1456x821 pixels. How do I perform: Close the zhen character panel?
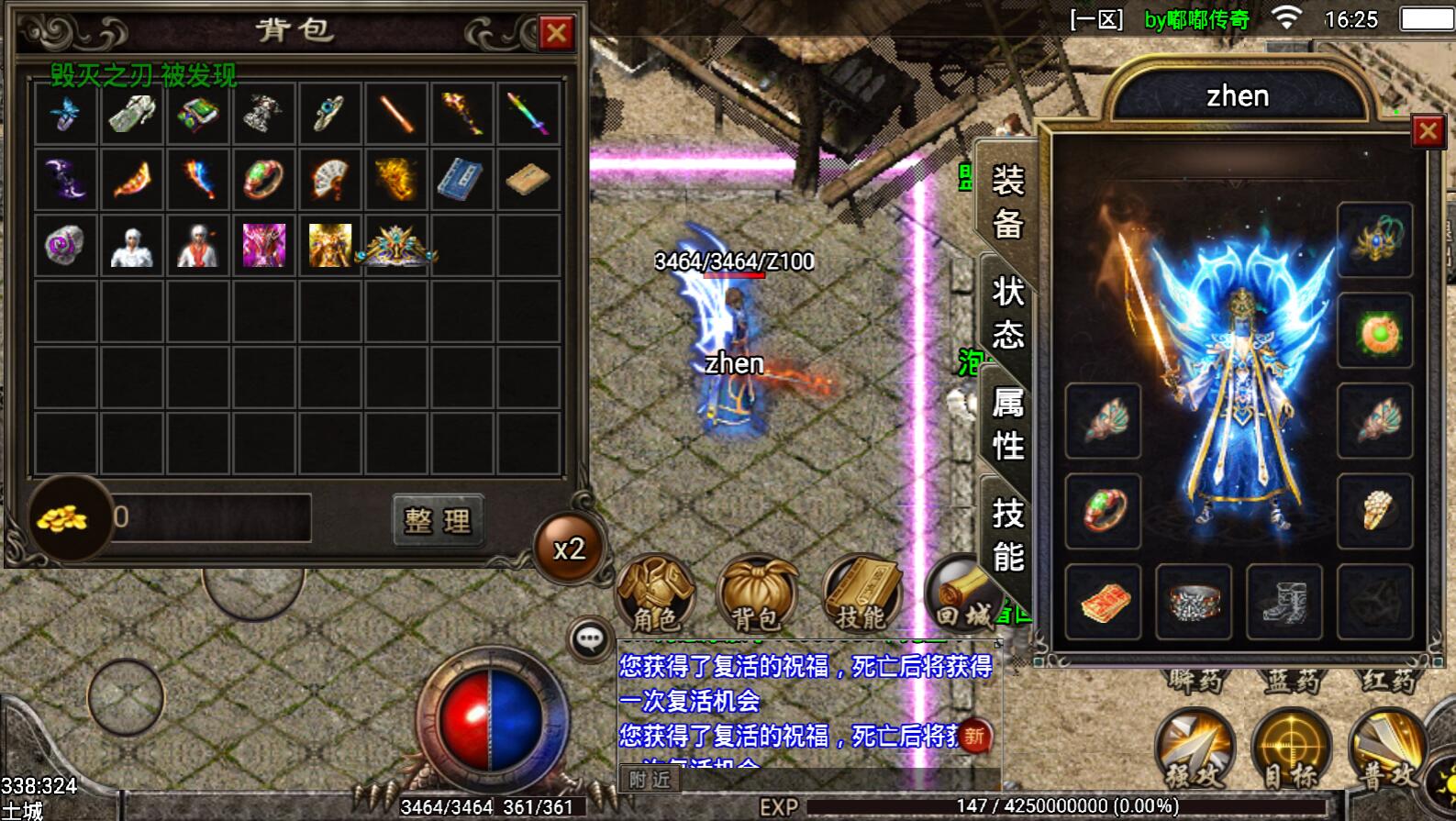pos(1428,132)
